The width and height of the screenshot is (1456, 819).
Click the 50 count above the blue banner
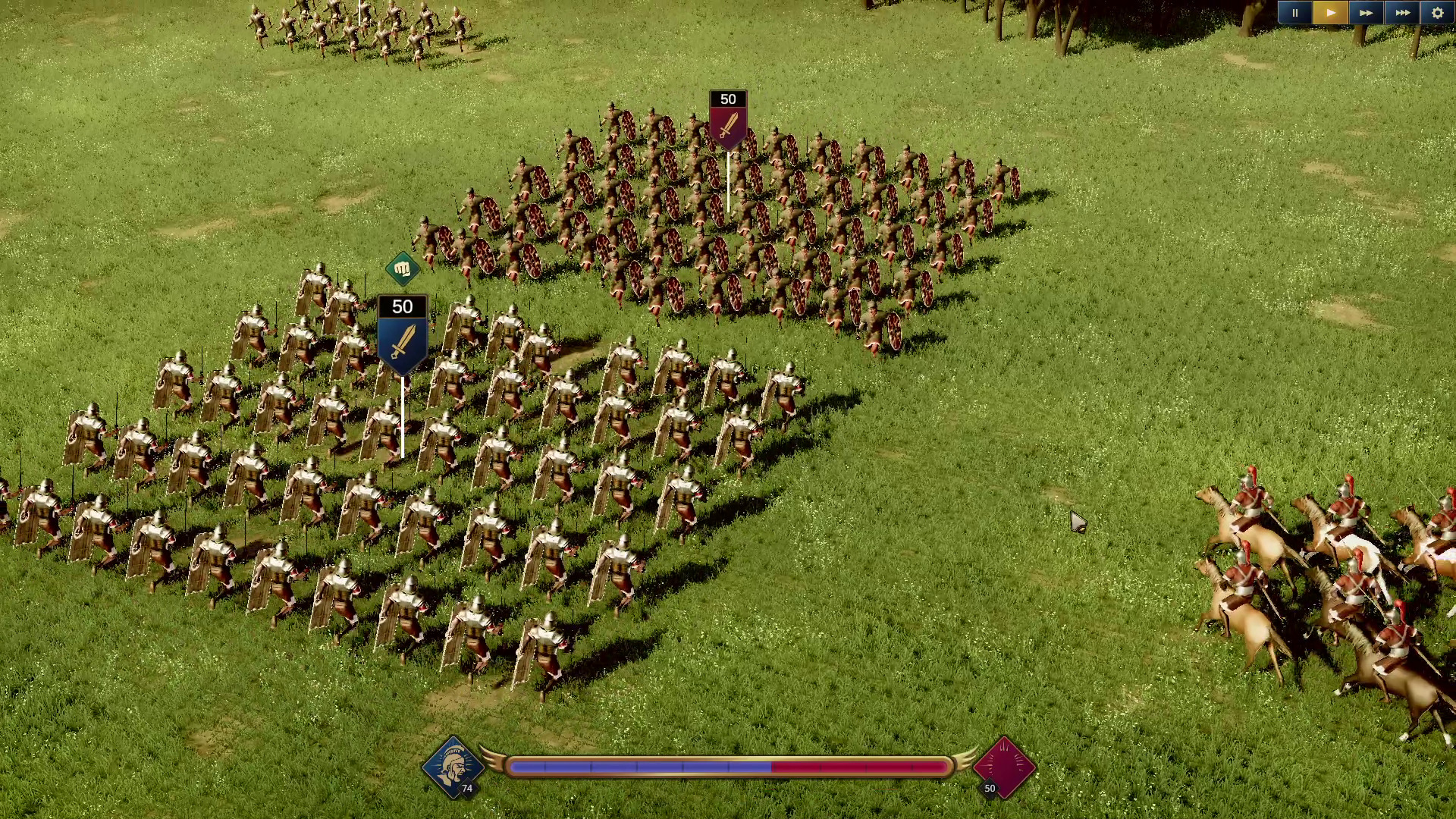[401, 306]
